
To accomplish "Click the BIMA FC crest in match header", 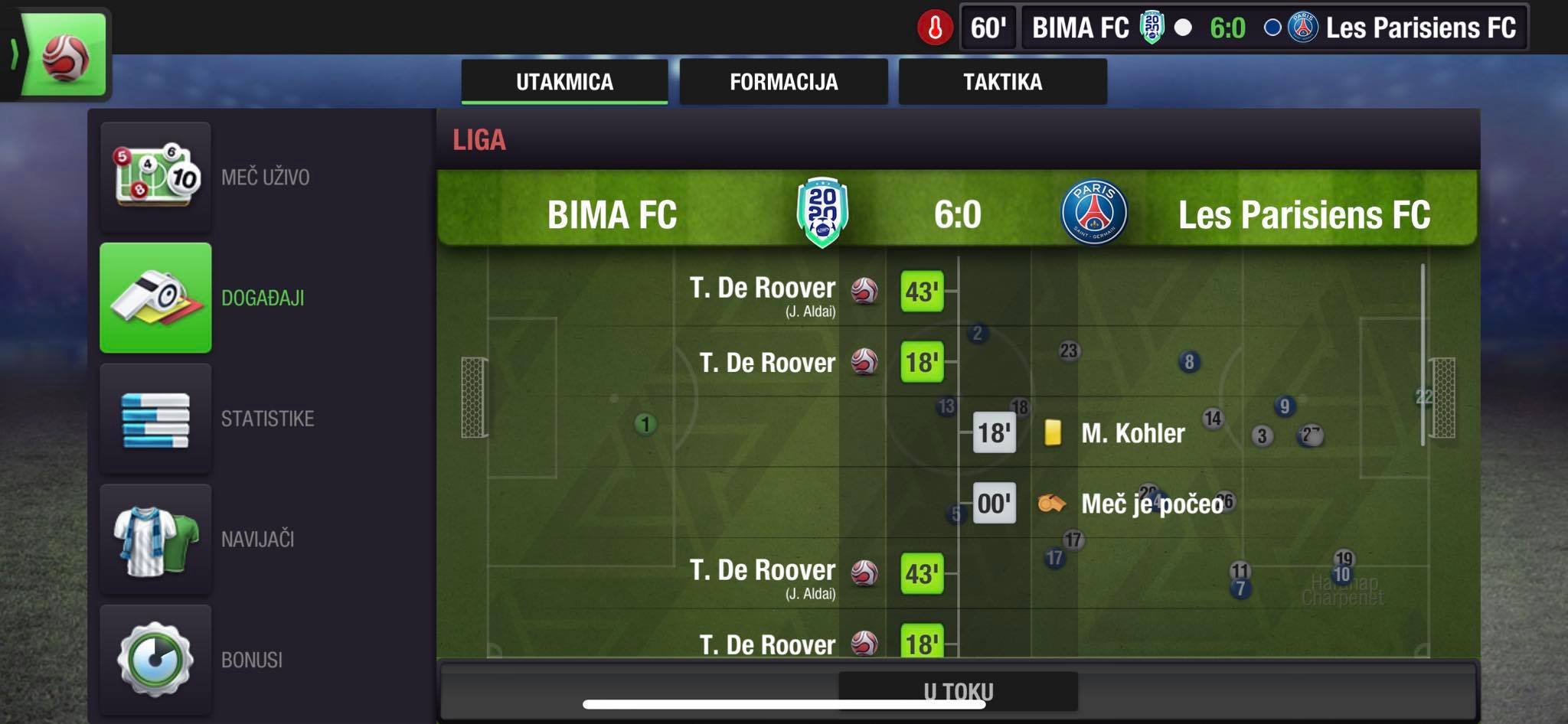I will point(822,213).
